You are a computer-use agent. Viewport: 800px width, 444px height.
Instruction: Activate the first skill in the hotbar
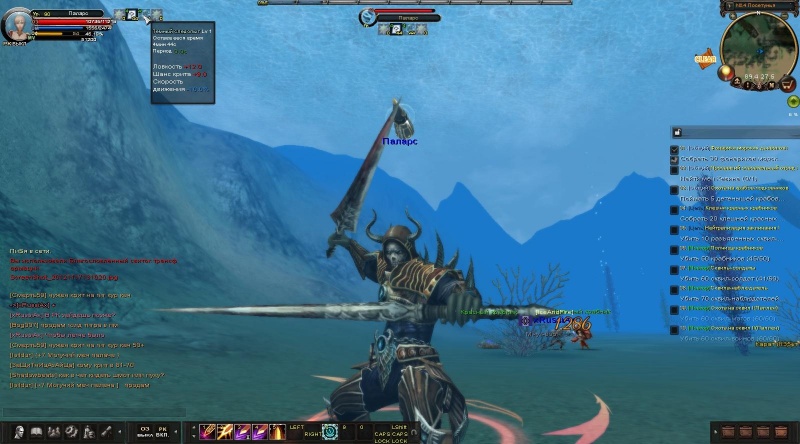point(207,431)
